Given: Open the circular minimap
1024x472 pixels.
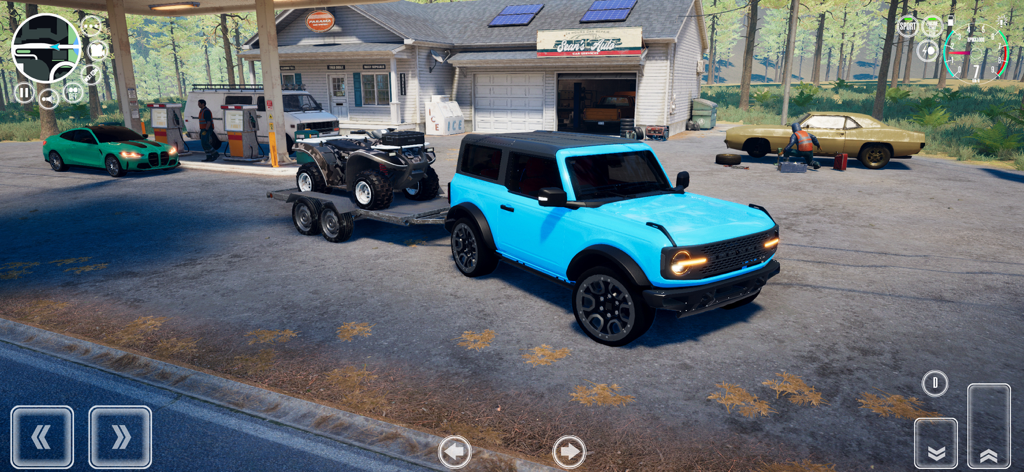Looking at the screenshot, I should 45,48.
